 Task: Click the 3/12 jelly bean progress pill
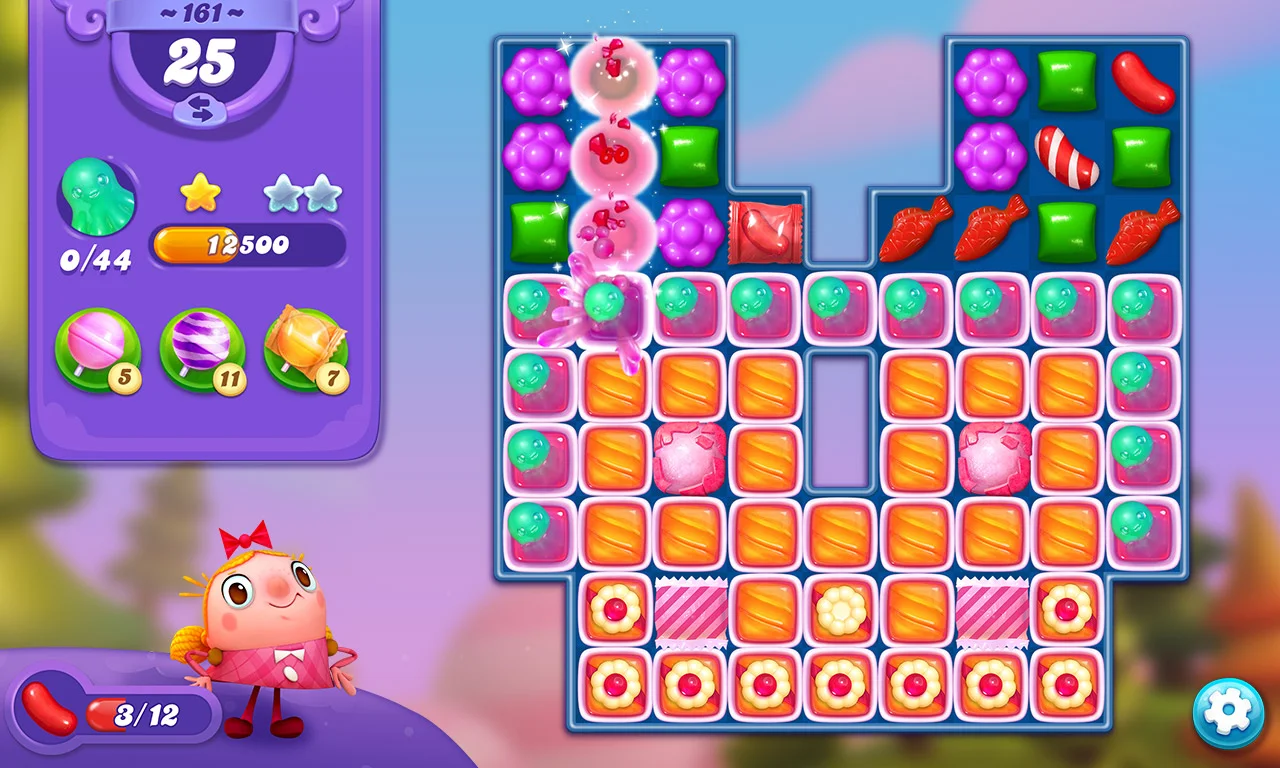[x=140, y=712]
